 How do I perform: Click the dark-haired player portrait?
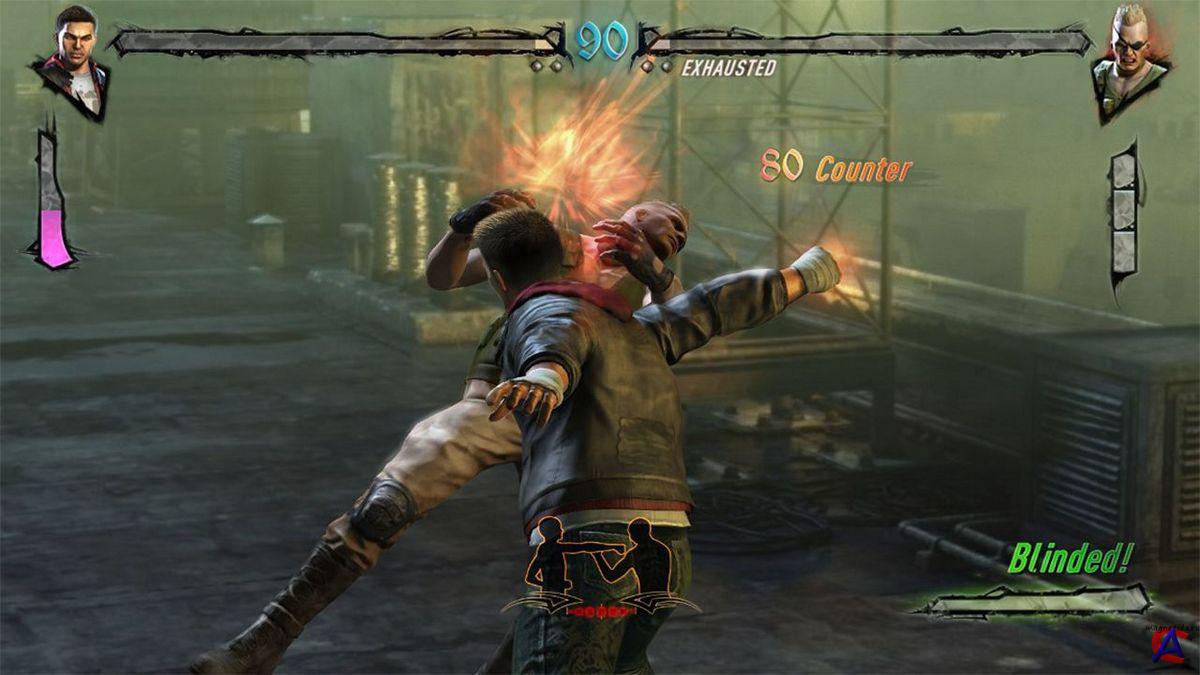[73, 60]
